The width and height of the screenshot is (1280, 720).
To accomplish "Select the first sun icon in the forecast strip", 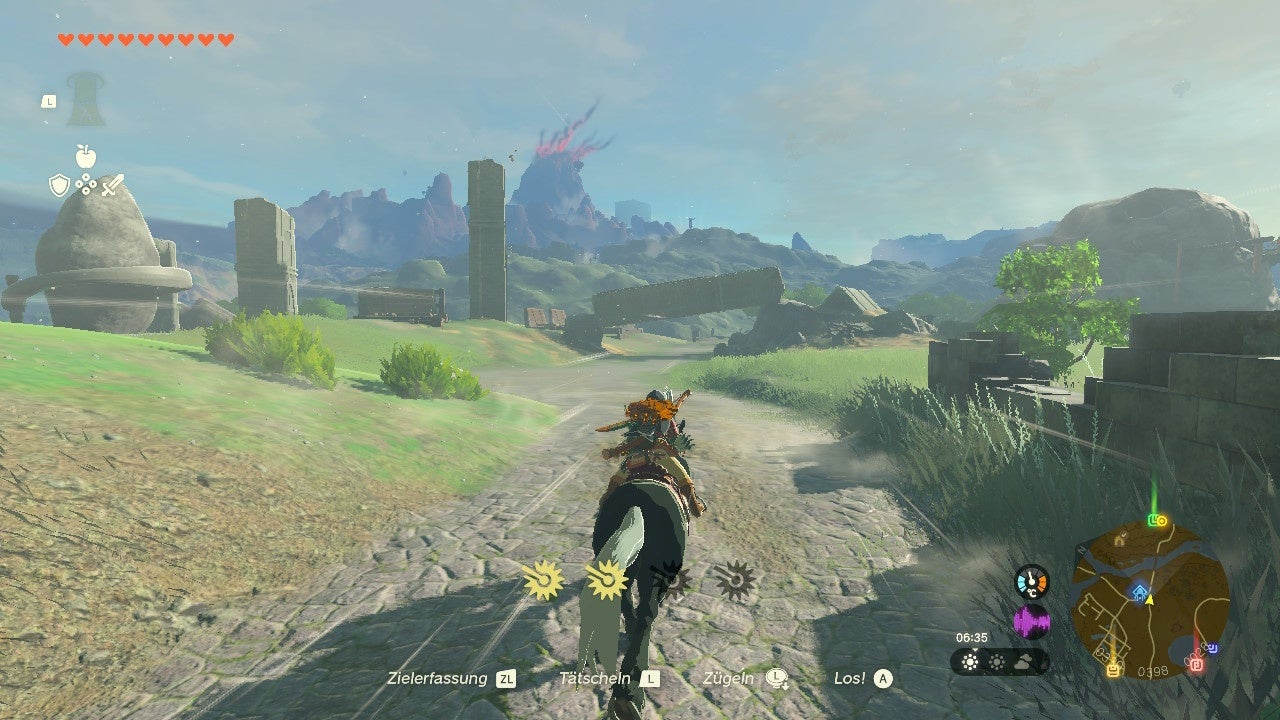I will [x=969, y=662].
